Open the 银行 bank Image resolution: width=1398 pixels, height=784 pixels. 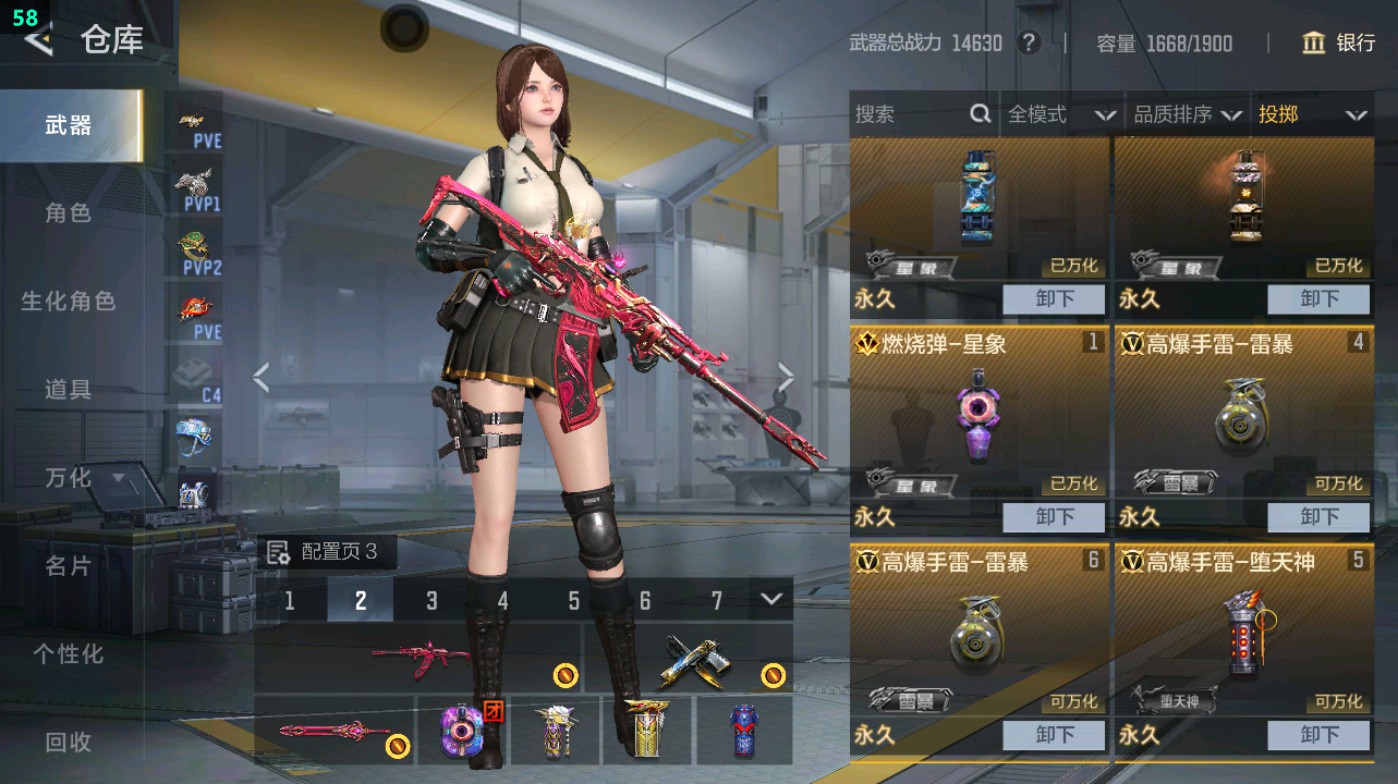(x=1339, y=43)
